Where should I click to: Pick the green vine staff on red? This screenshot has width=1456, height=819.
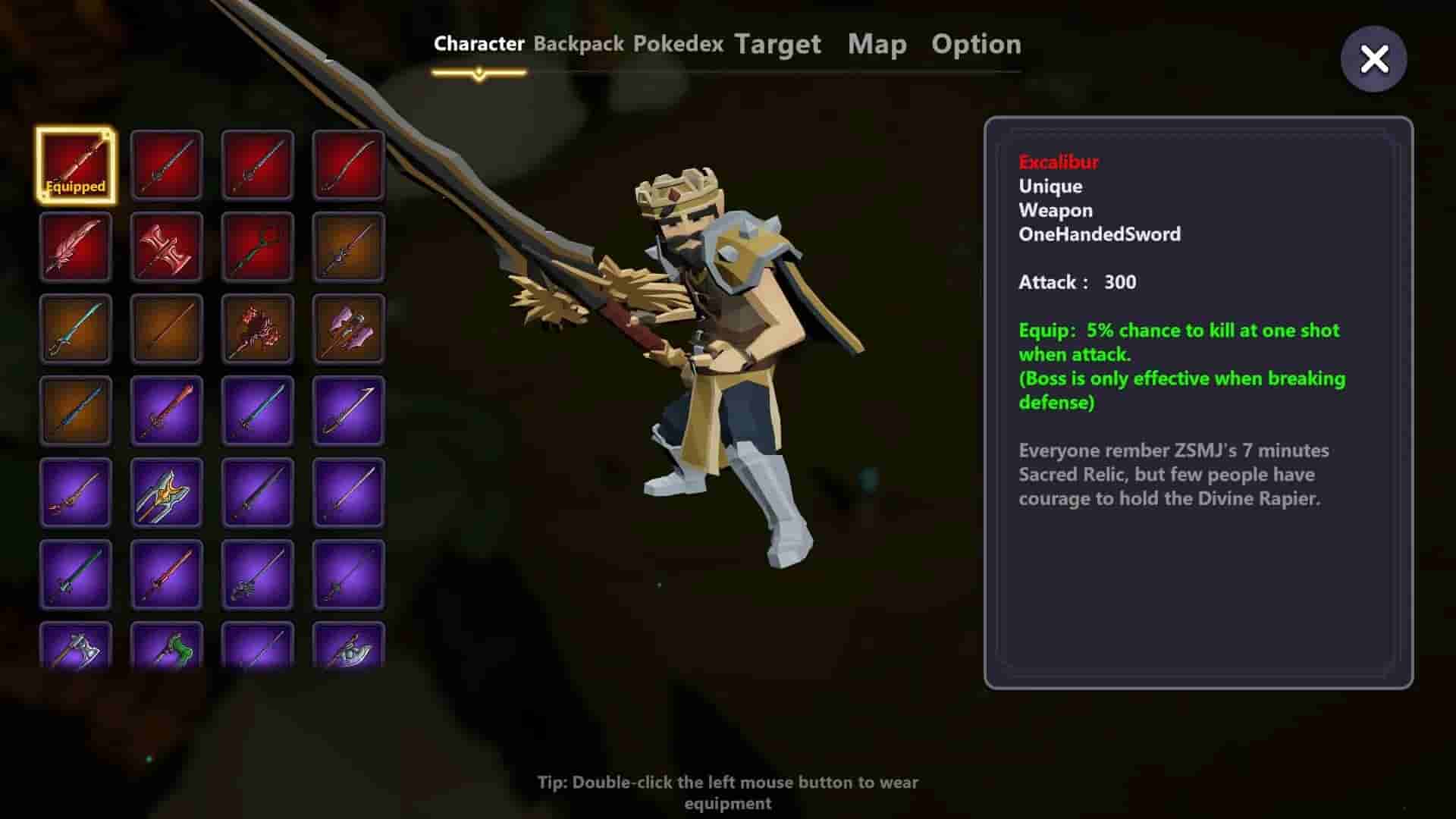(258, 247)
